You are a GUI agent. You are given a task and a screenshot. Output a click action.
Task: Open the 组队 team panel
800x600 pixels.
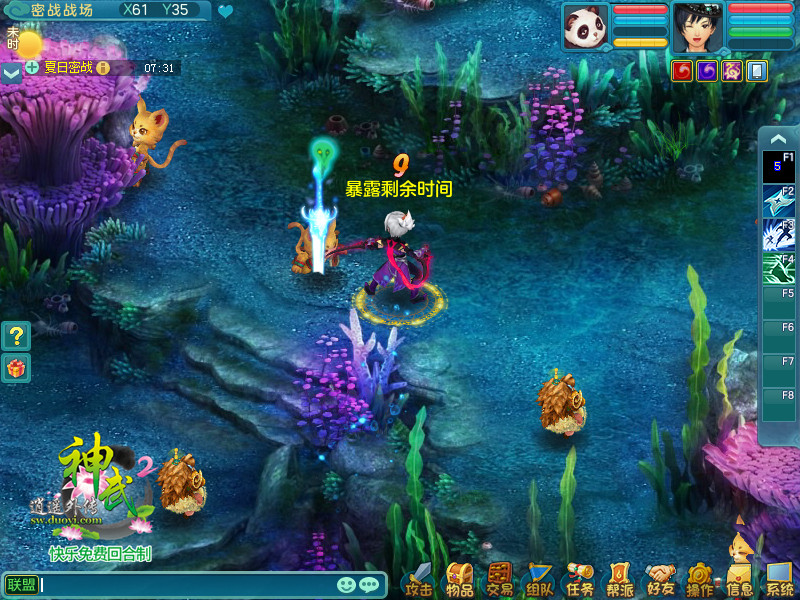pyautogui.click(x=540, y=579)
